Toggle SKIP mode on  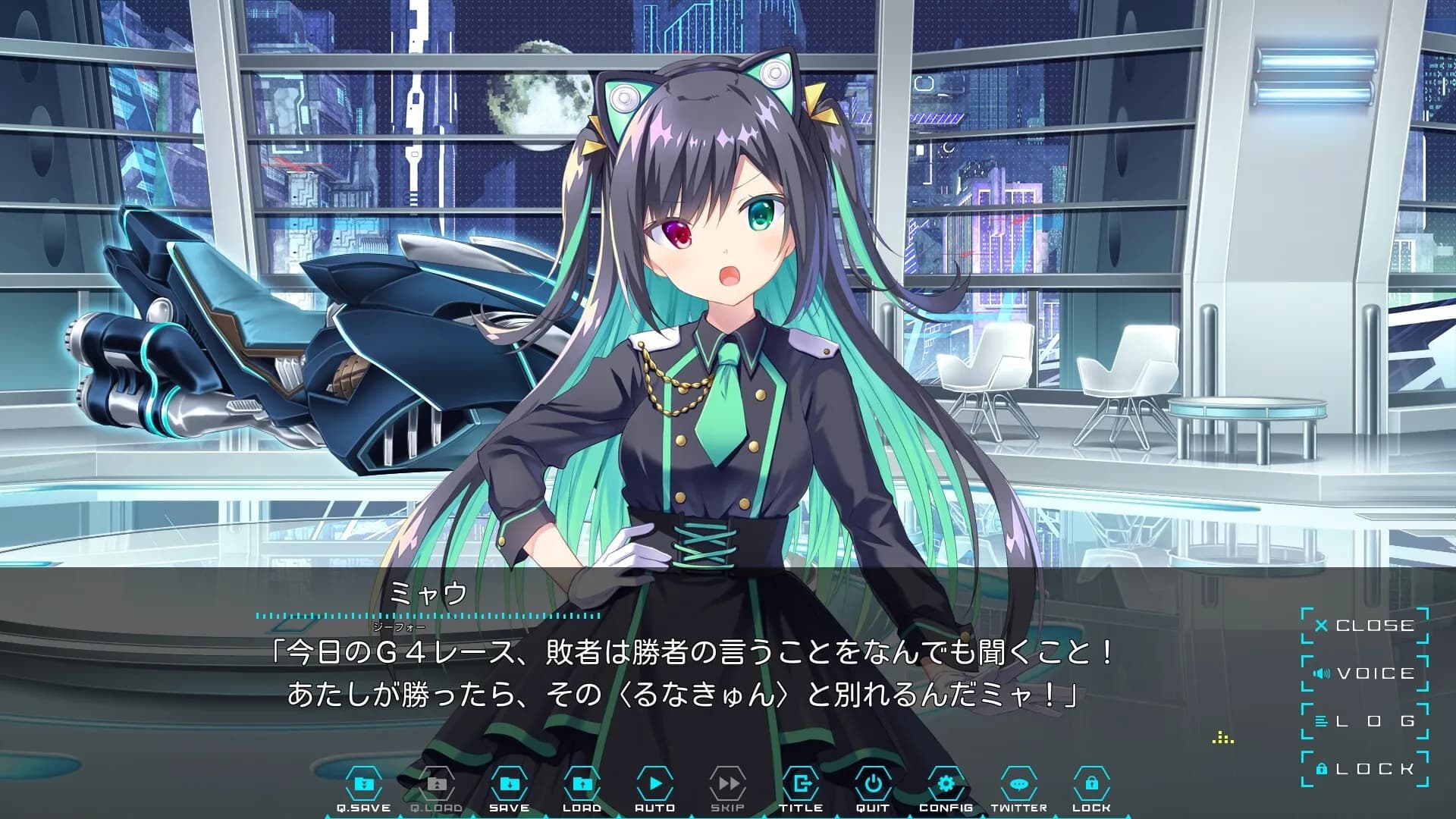(728, 785)
